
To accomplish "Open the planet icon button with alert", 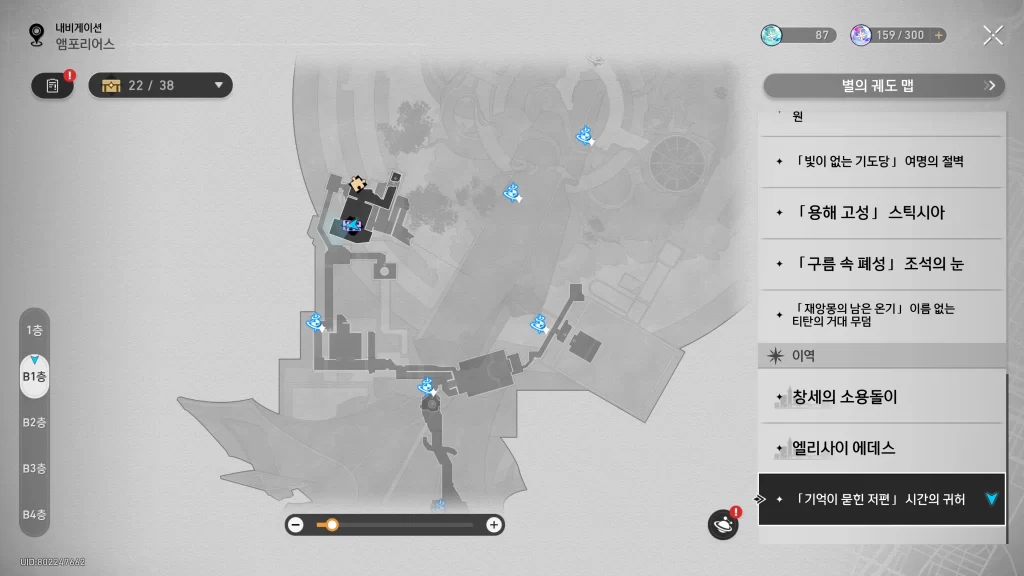I will [x=722, y=524].
